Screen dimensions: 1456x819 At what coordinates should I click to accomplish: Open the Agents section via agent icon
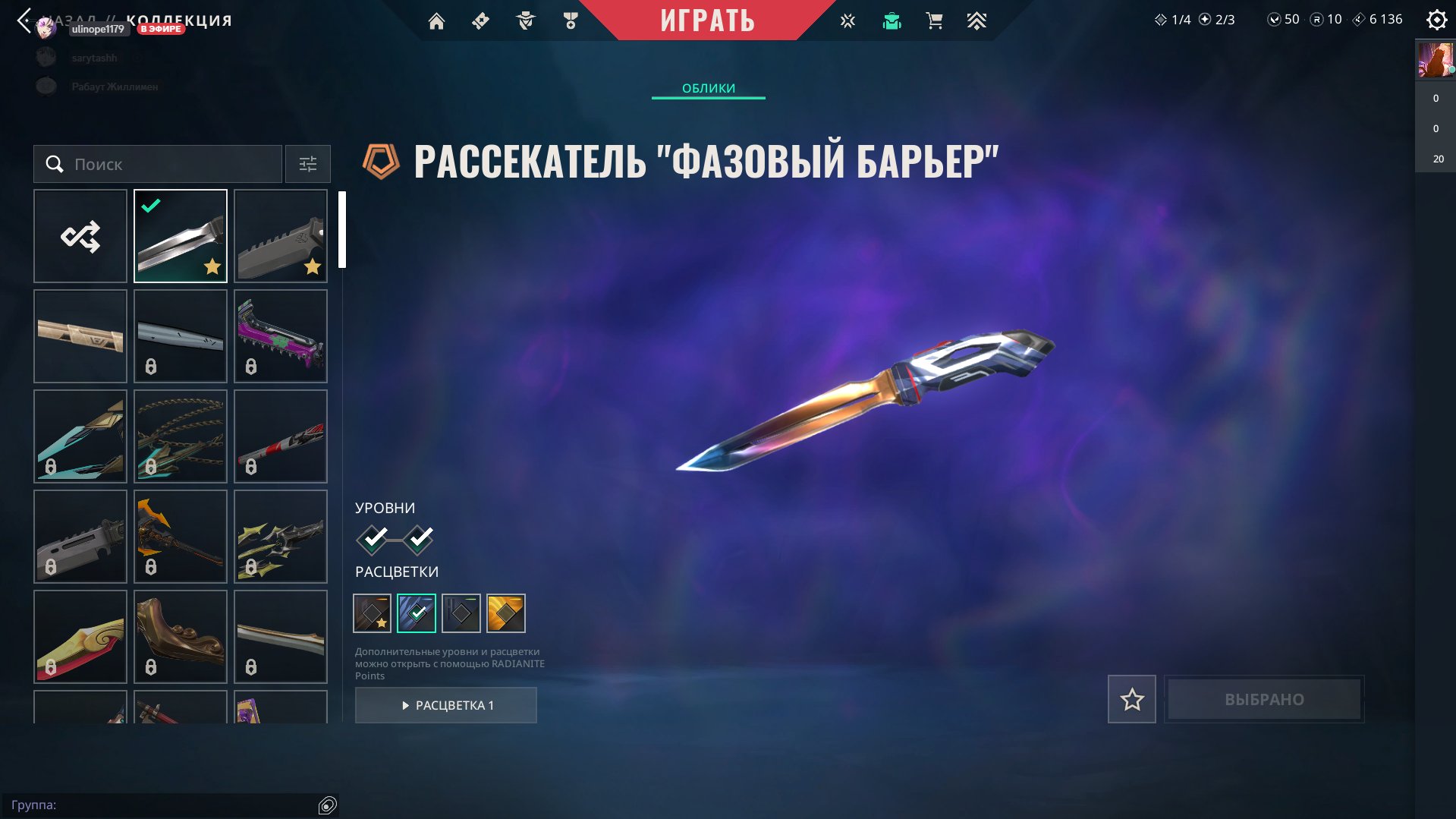[x=526, y=20]
